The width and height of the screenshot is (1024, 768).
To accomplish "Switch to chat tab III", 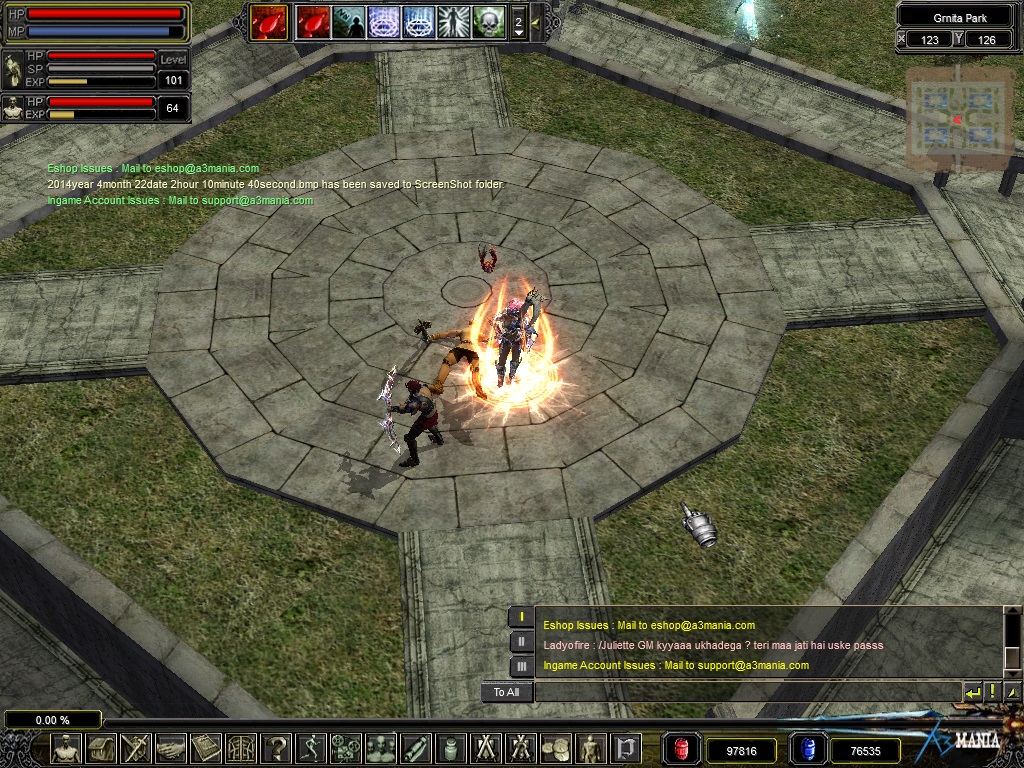I will [x=521, y=666].
